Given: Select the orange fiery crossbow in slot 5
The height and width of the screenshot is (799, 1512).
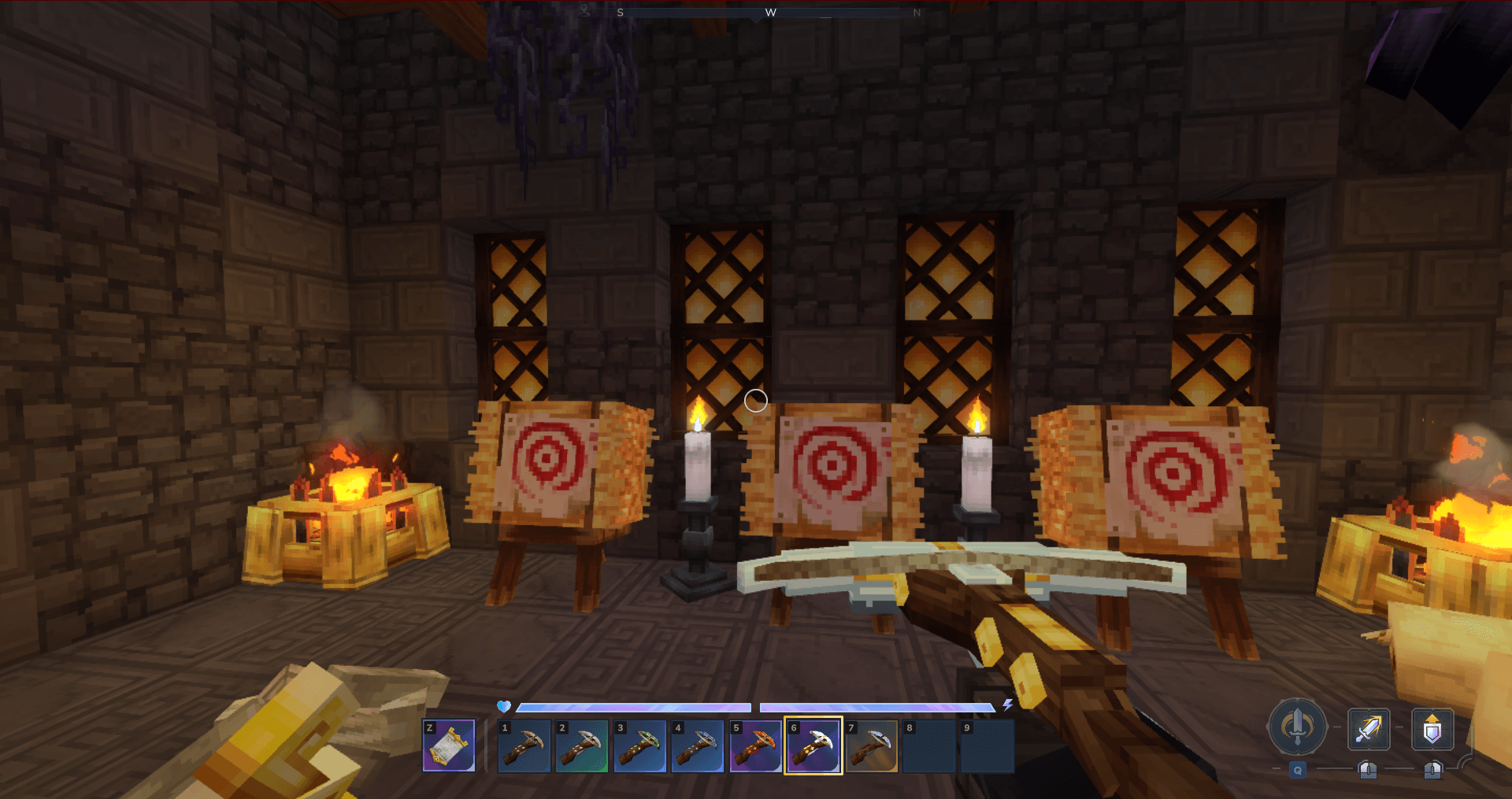Looking at the screenshot, I should click(x=755, y=745).
